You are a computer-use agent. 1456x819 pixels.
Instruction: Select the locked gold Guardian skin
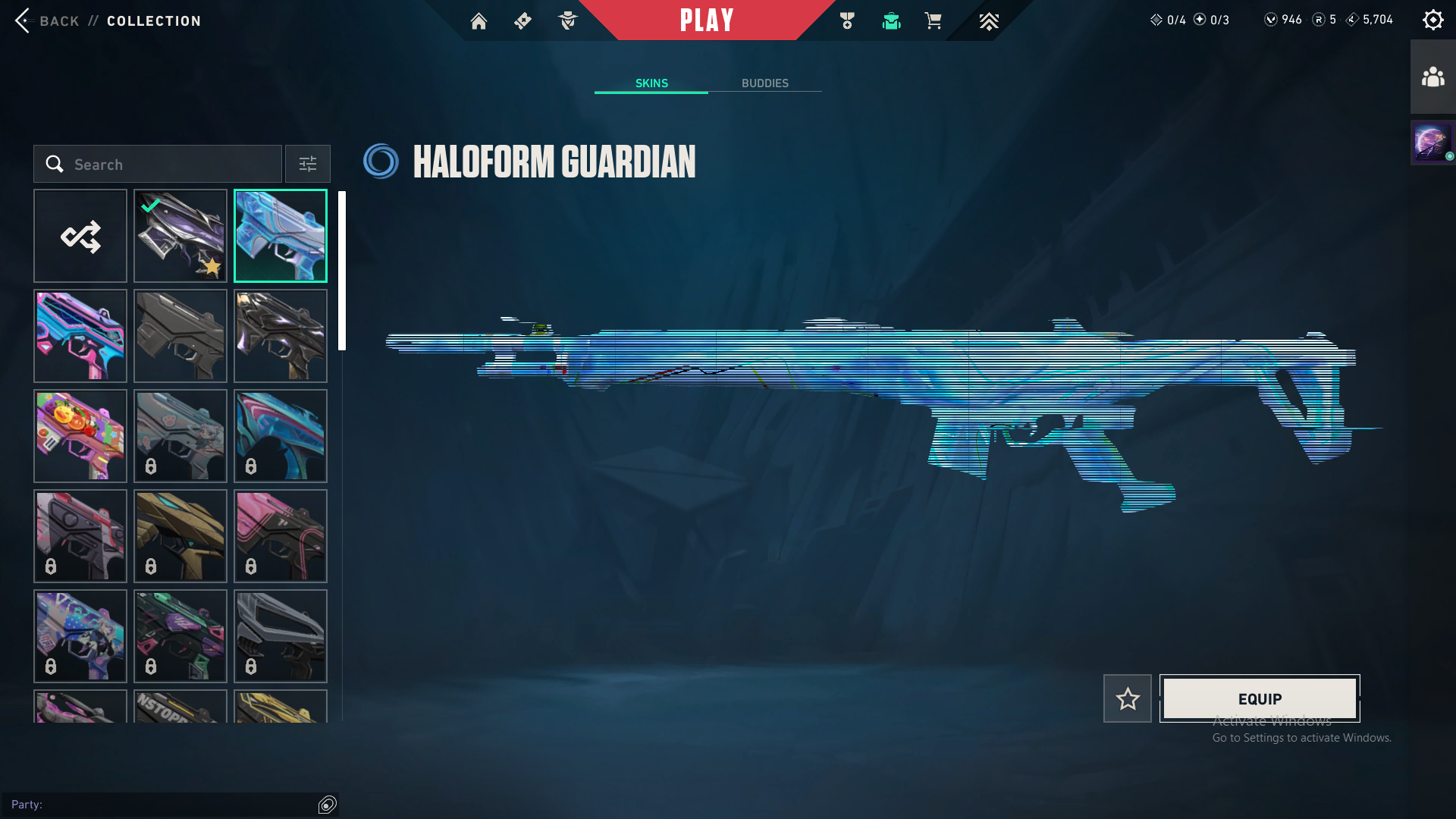(180, 536)
